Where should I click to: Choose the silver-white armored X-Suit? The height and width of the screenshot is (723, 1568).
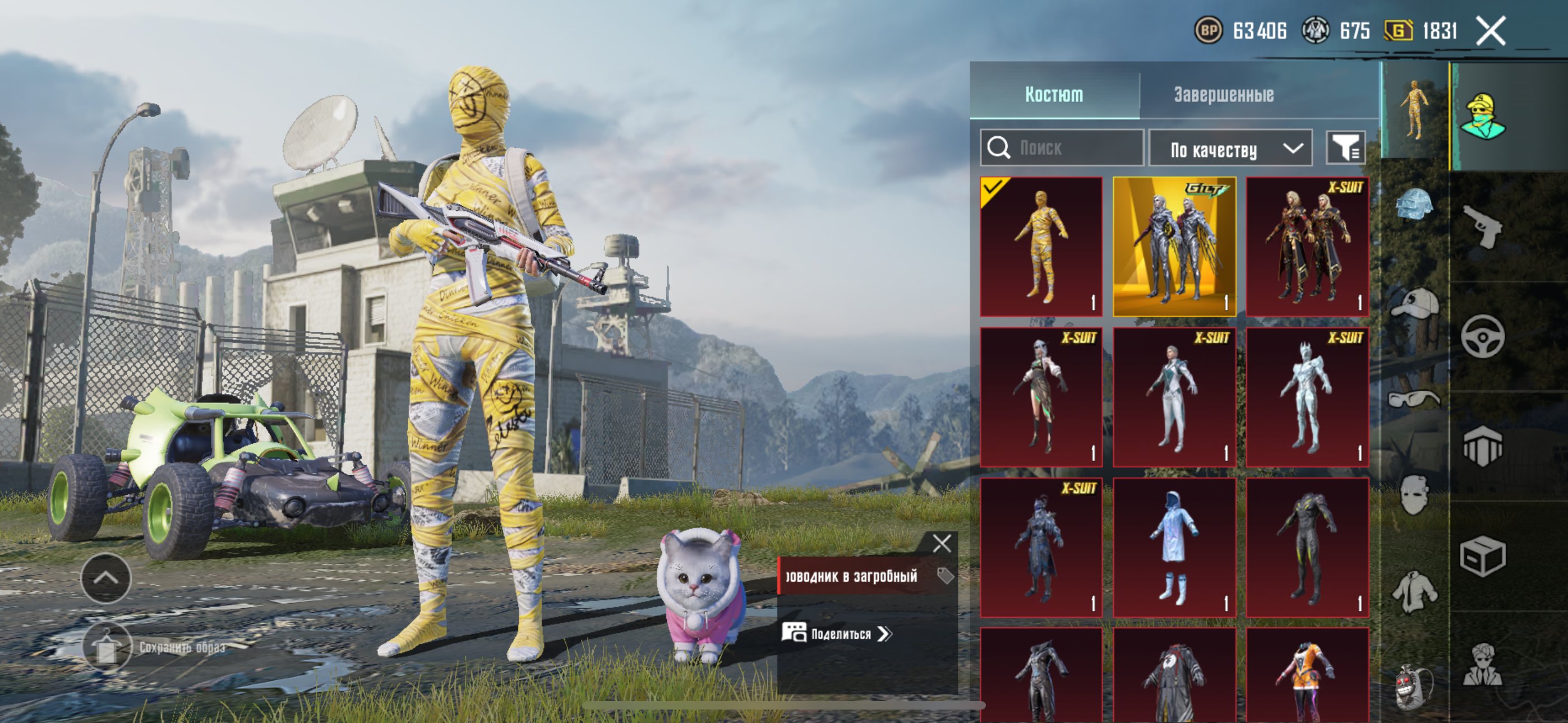(1307, 397)
